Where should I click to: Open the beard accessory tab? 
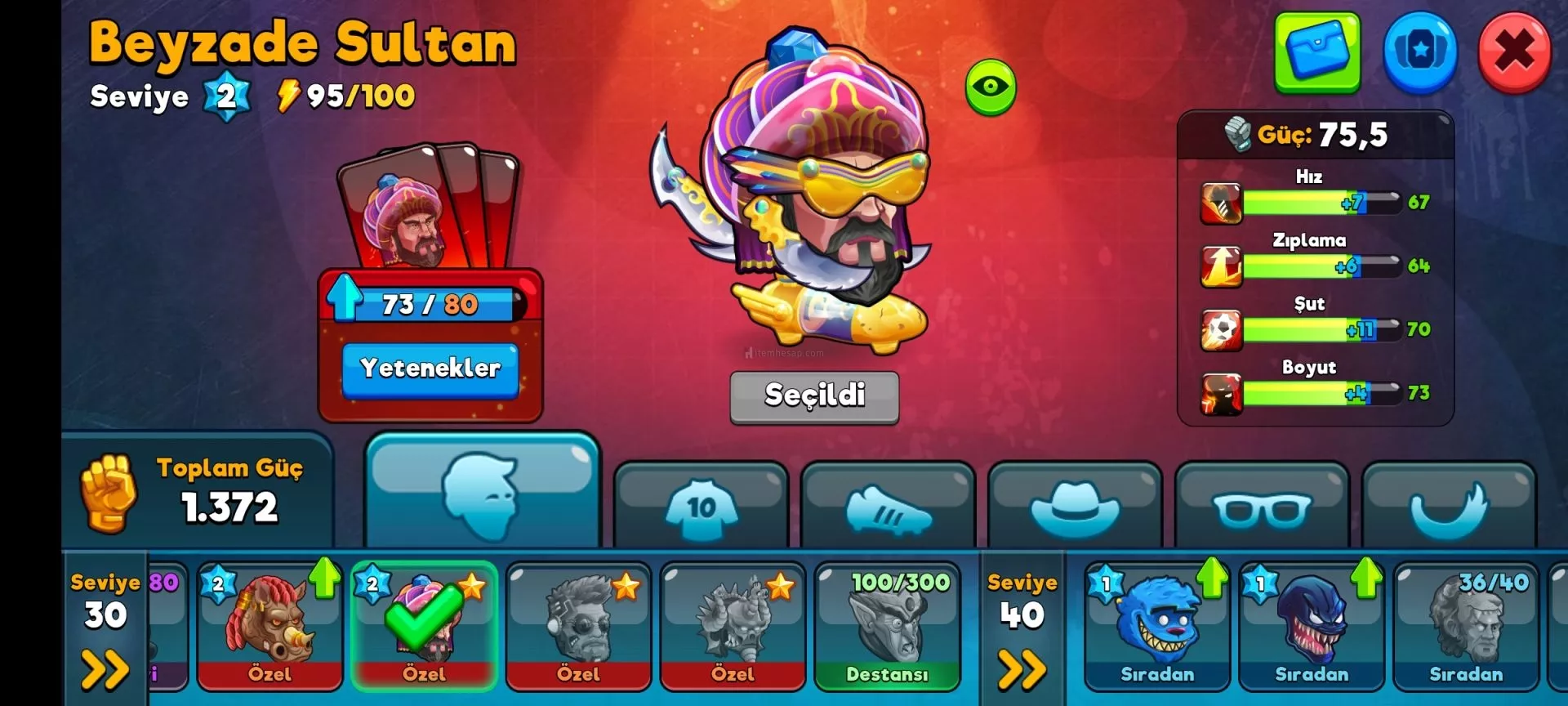pyautogui.click(x=1448, y=508)
